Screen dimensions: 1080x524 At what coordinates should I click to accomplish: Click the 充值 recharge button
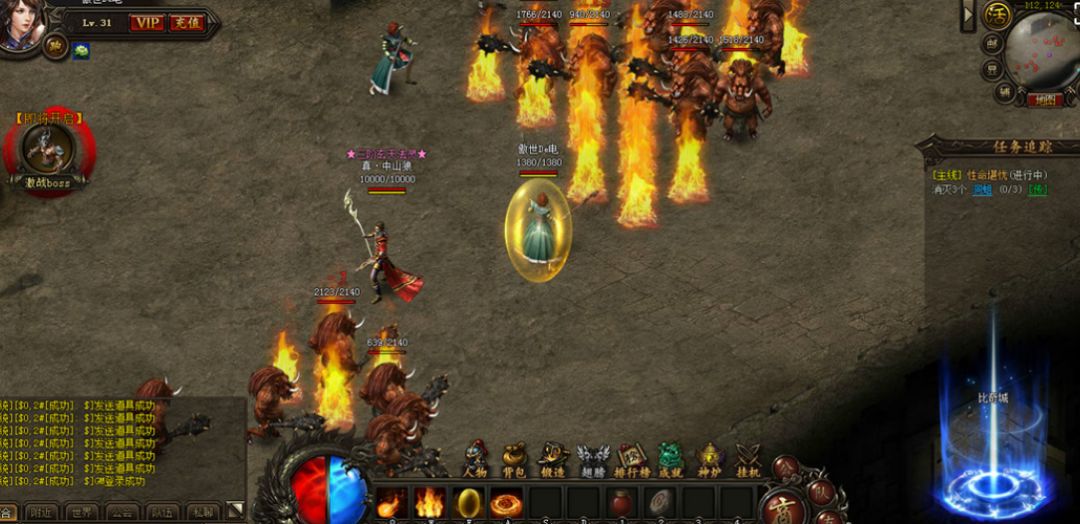(x=185, y=22)
